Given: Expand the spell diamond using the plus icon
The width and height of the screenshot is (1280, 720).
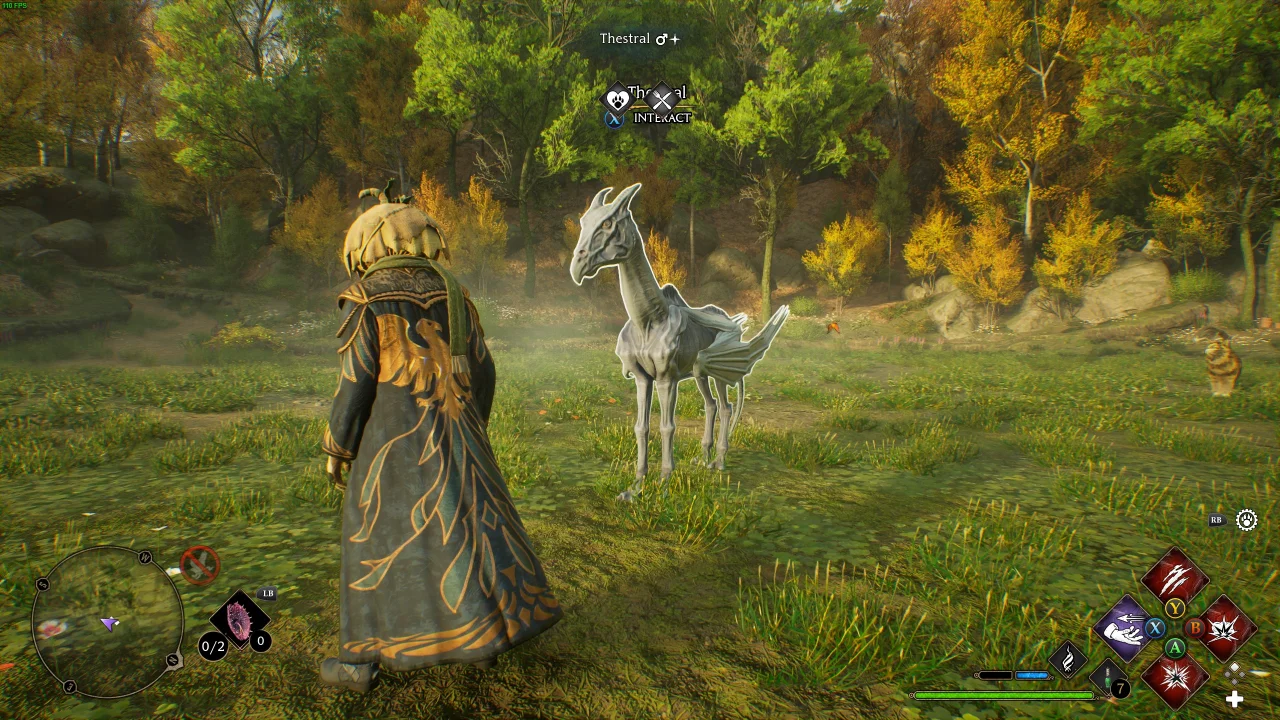Looking at the screenshot, I should pyautogui.click(x=1236, y=699).
